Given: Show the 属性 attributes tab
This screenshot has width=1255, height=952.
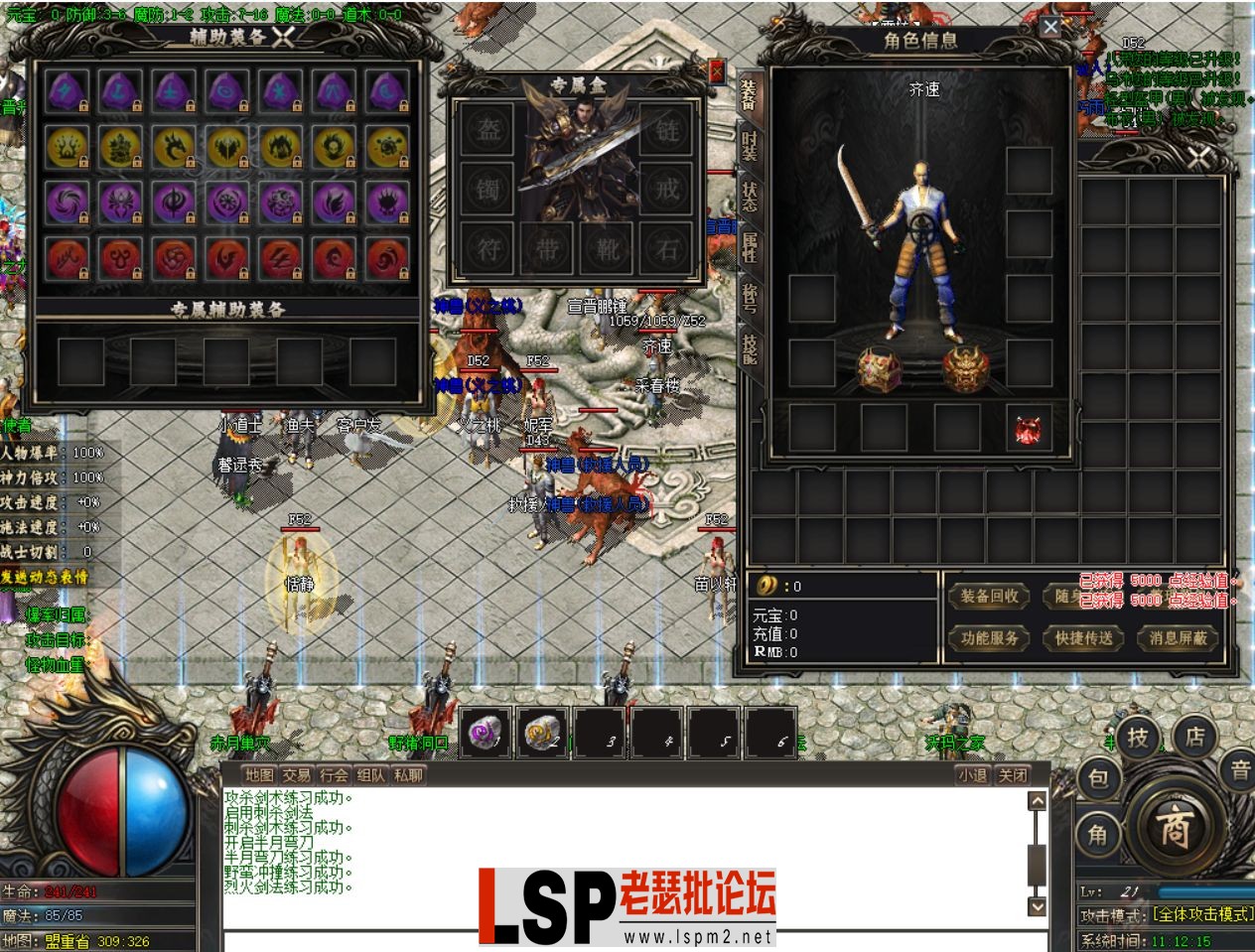Looking at the screenshot, I should pos(750,246).
